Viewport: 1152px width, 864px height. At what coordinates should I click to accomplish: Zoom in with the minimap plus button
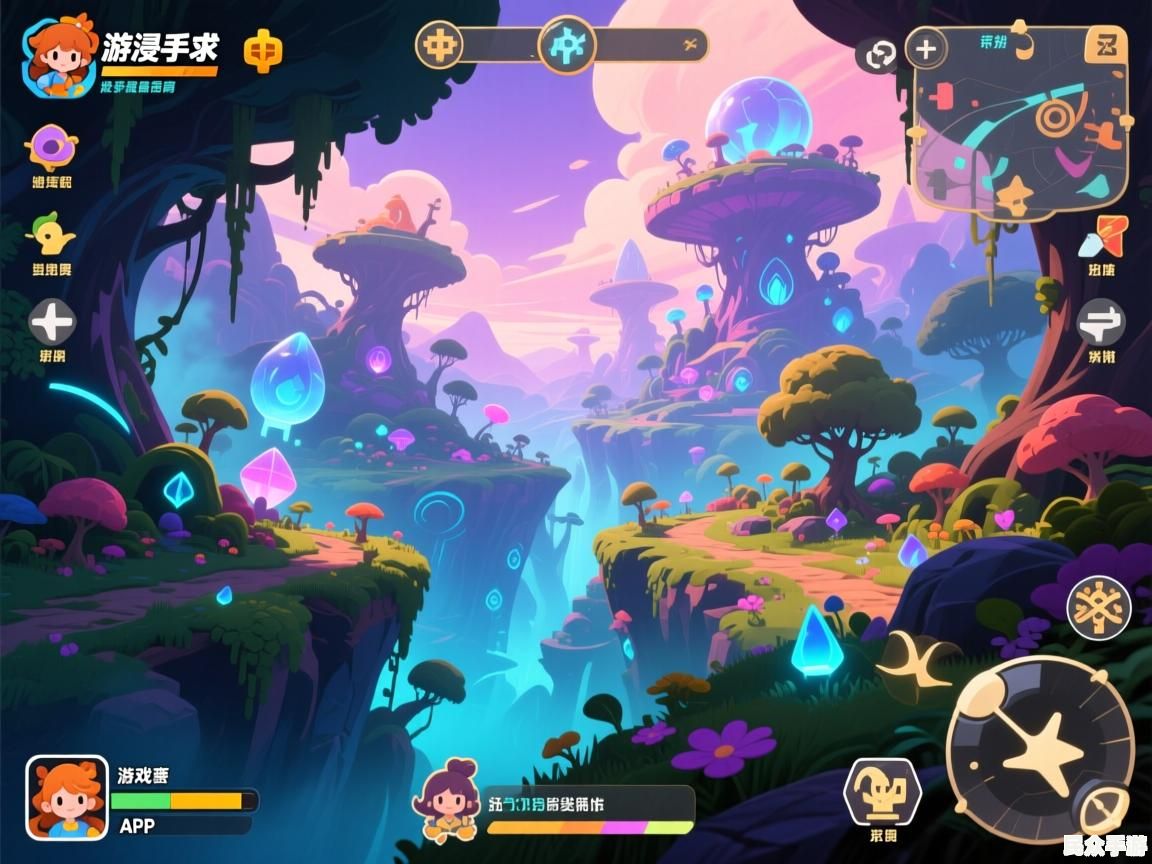[x=926, y=48]
